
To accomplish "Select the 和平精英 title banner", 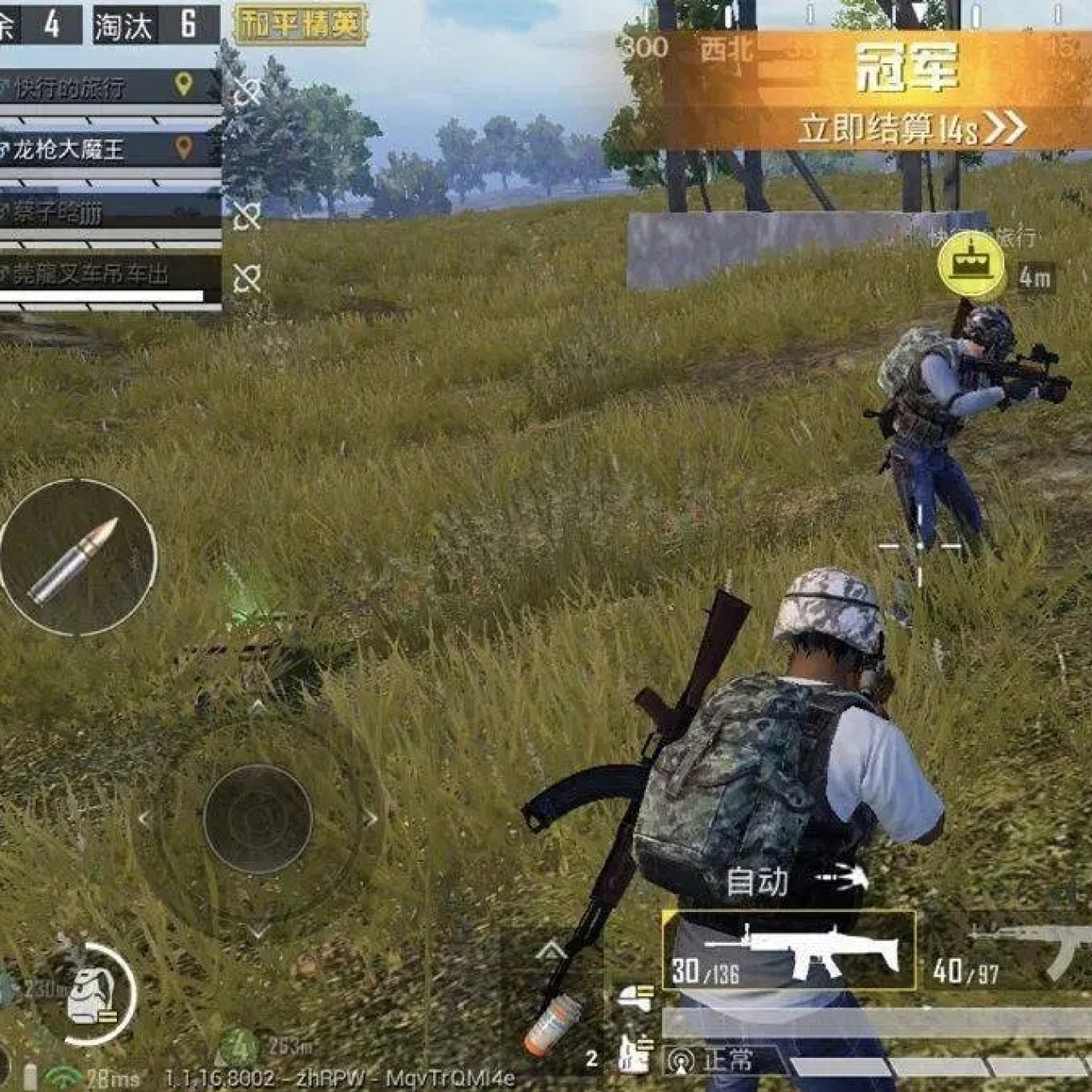I will (300, 26).
